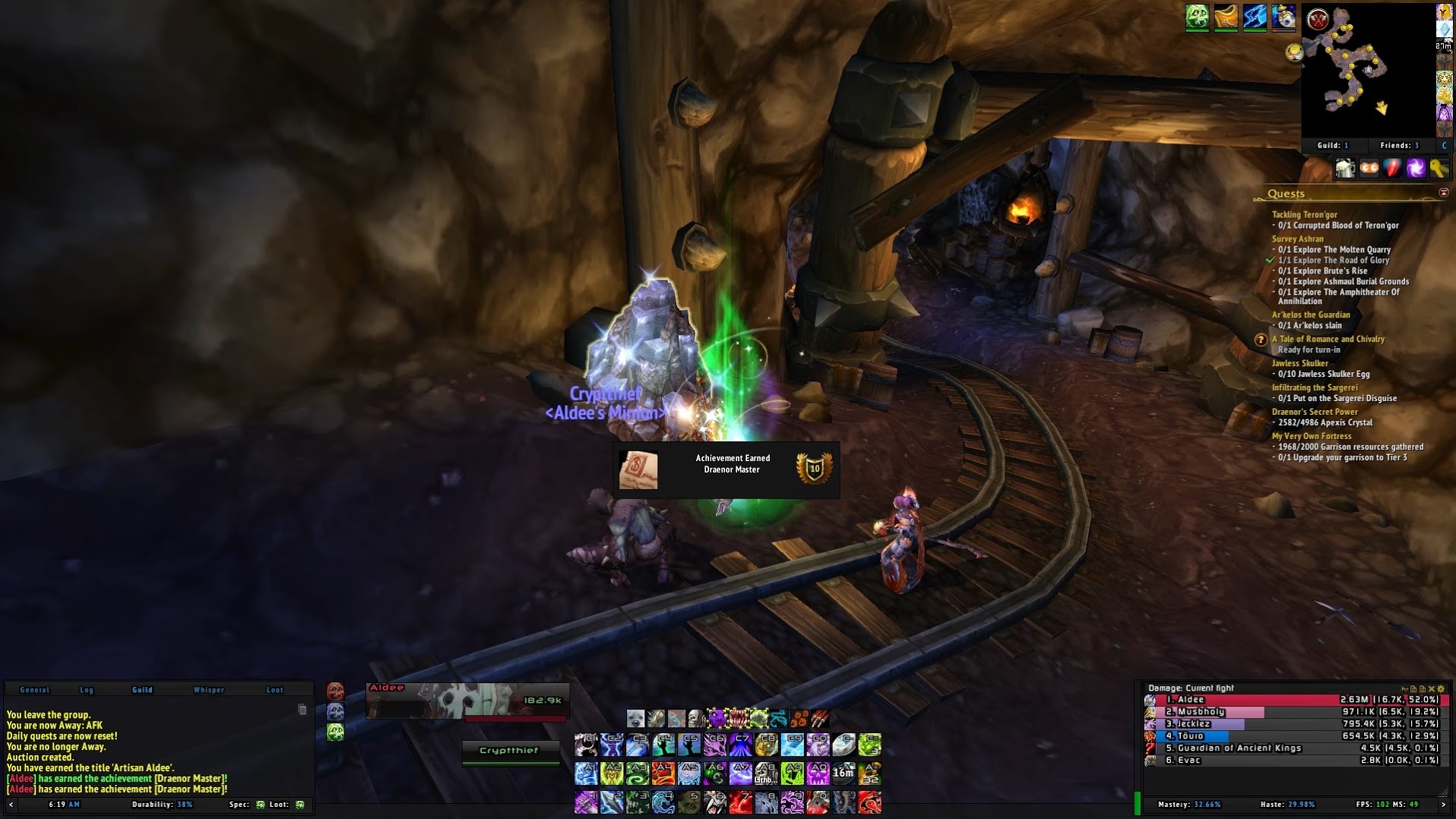
Task: Open the Tackling Teron'gor quest entry
Action: point(1304,214)
